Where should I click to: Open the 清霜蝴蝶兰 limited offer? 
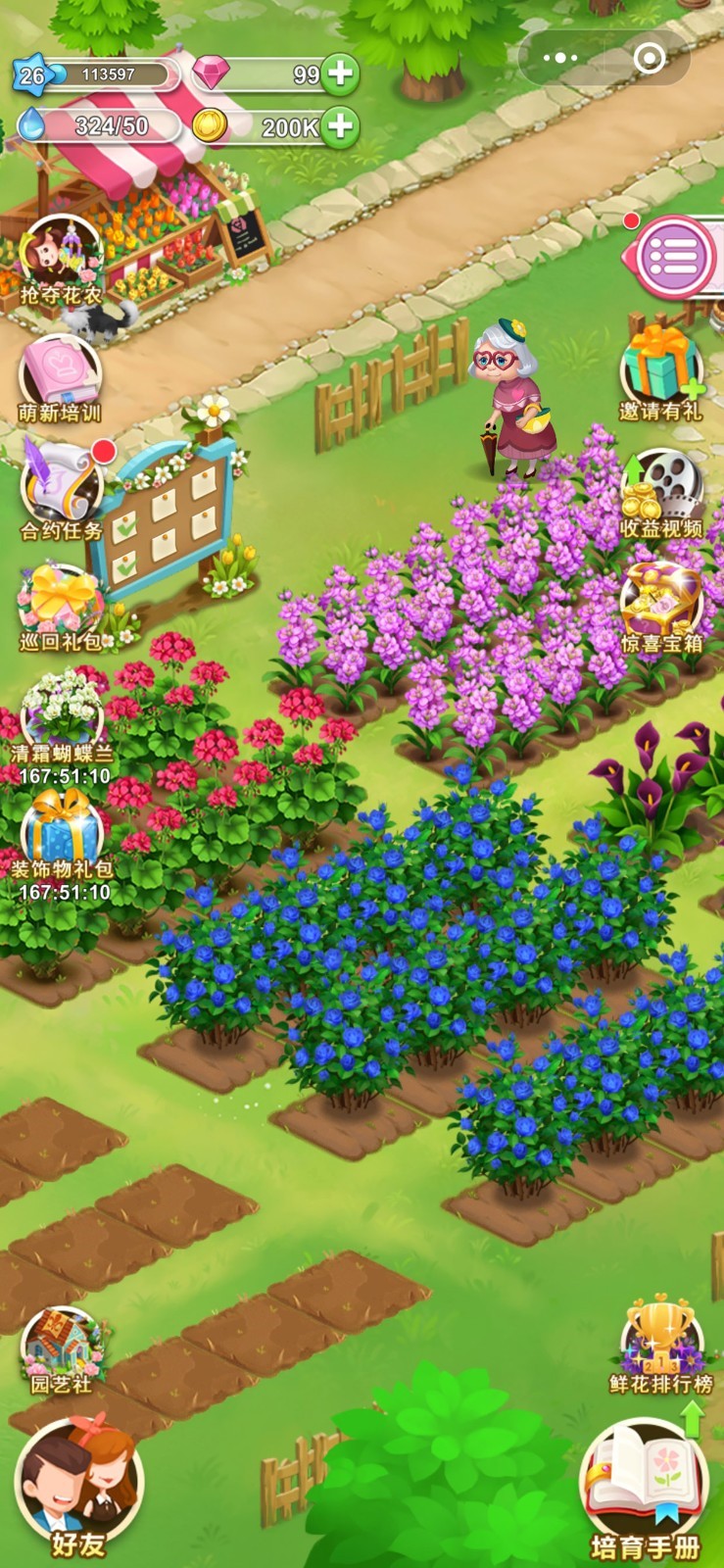pyautogui.click(x=62, y=715)
